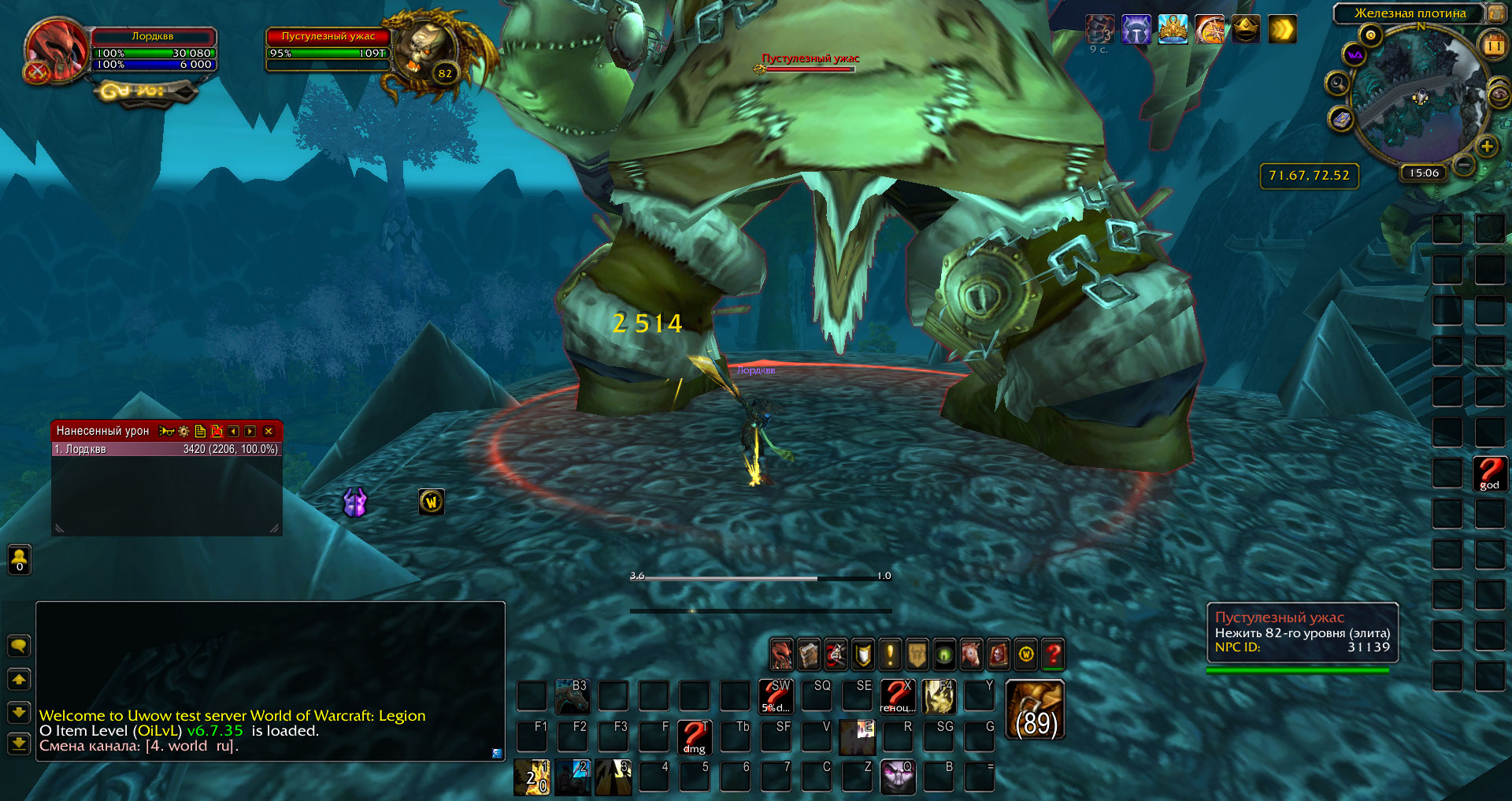Open damage meter settings gear

183,432
